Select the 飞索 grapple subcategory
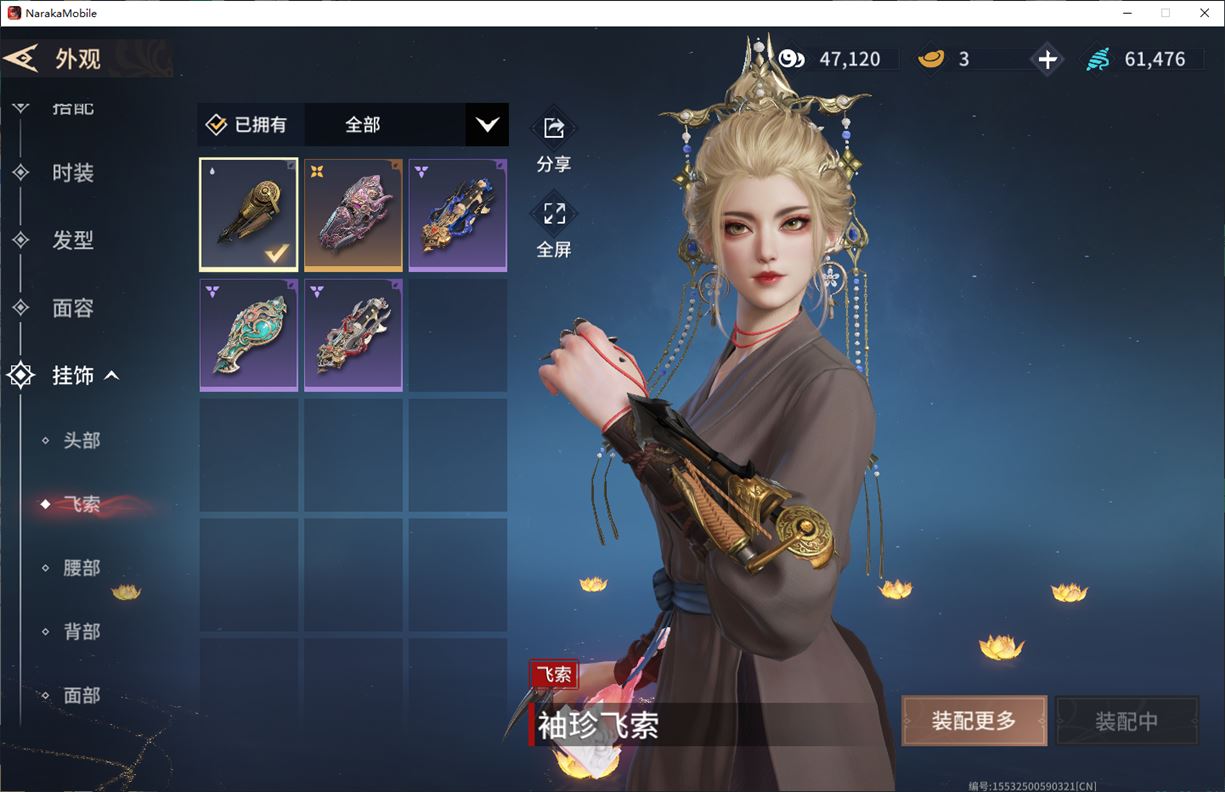Screen dimensions: 1225x792 point(81,504)
